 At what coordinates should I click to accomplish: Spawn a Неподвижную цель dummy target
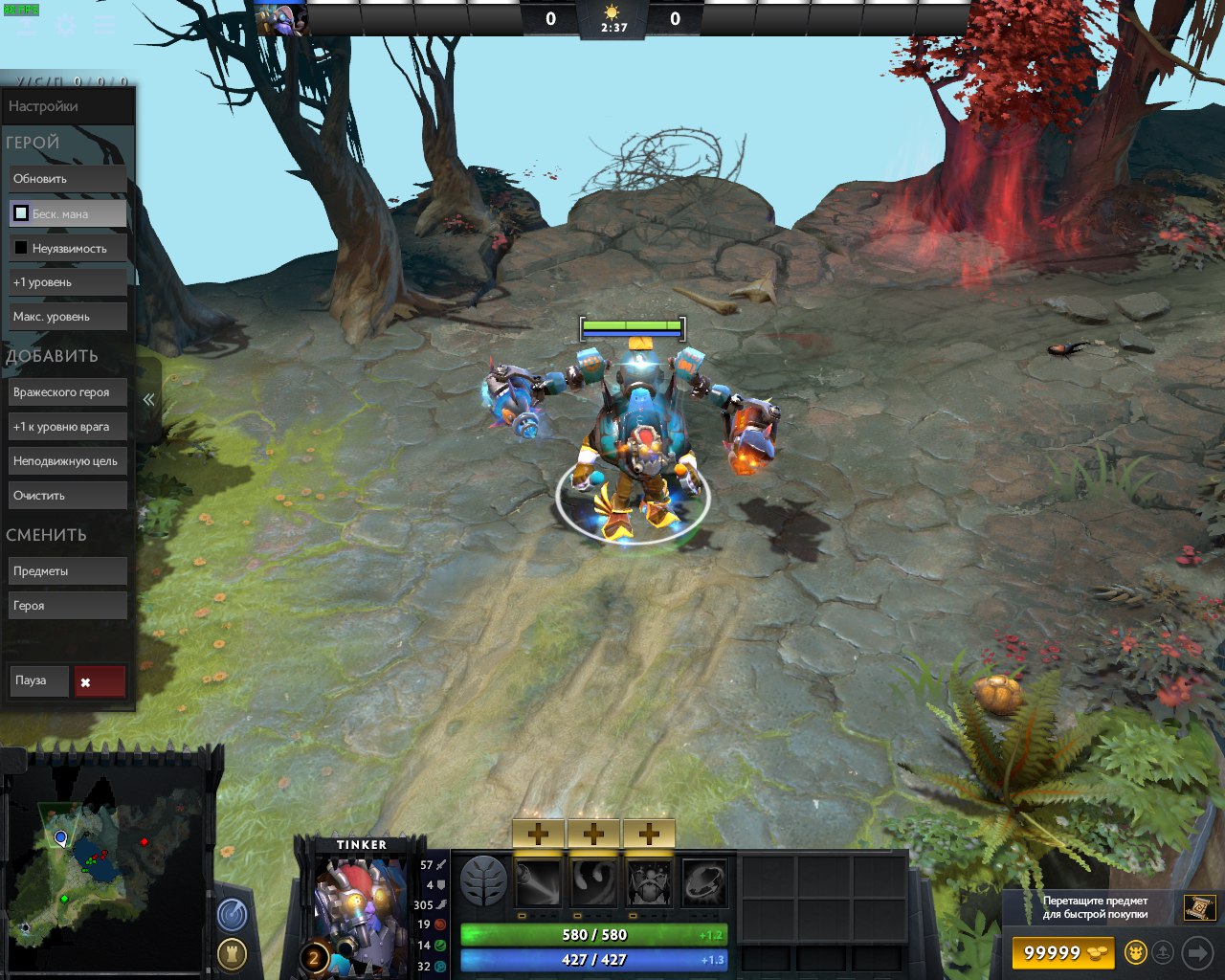click(x=67, y=461)
